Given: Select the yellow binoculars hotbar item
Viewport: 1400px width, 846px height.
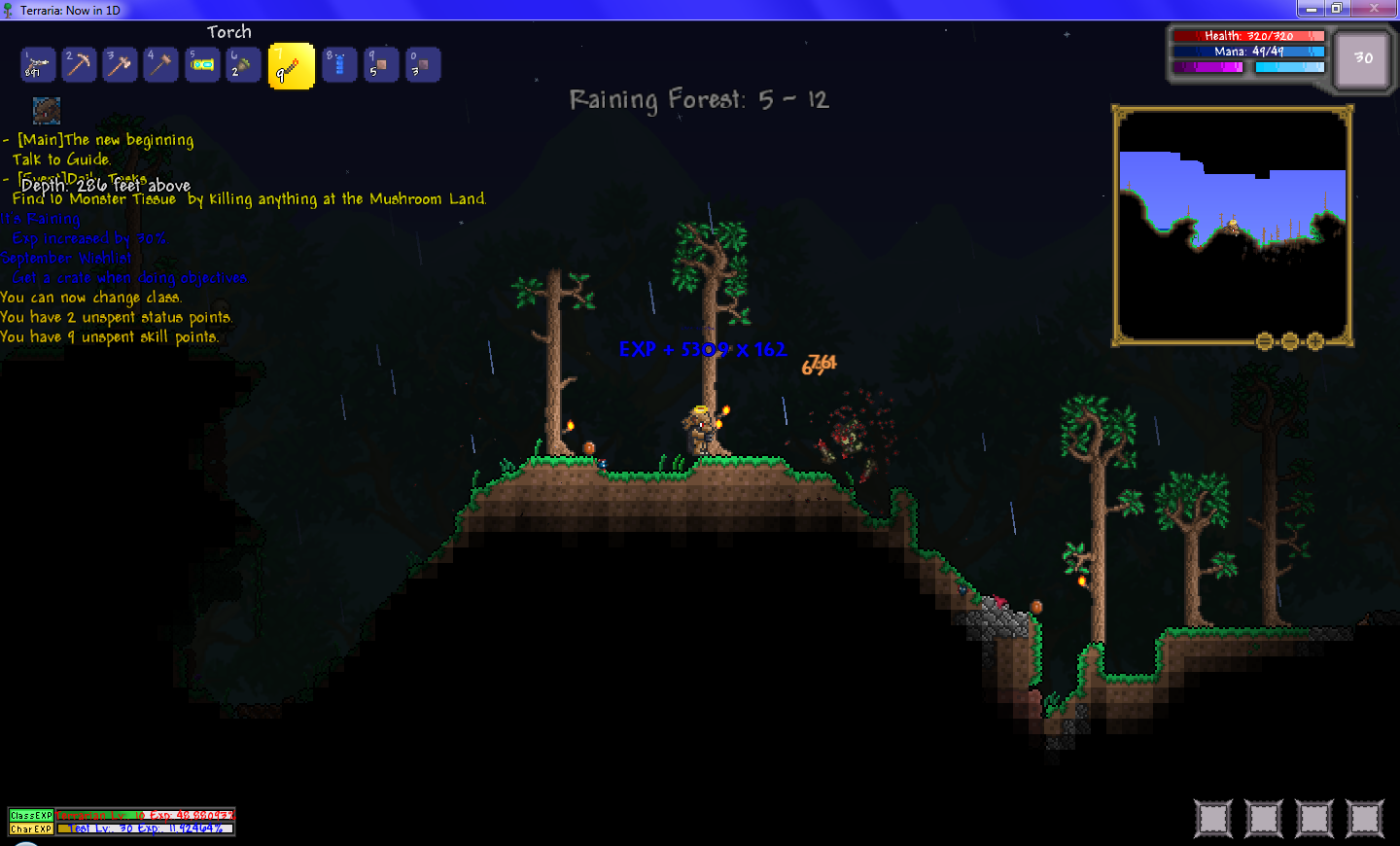Looking at the screenshot, I should tap(202, 65).
